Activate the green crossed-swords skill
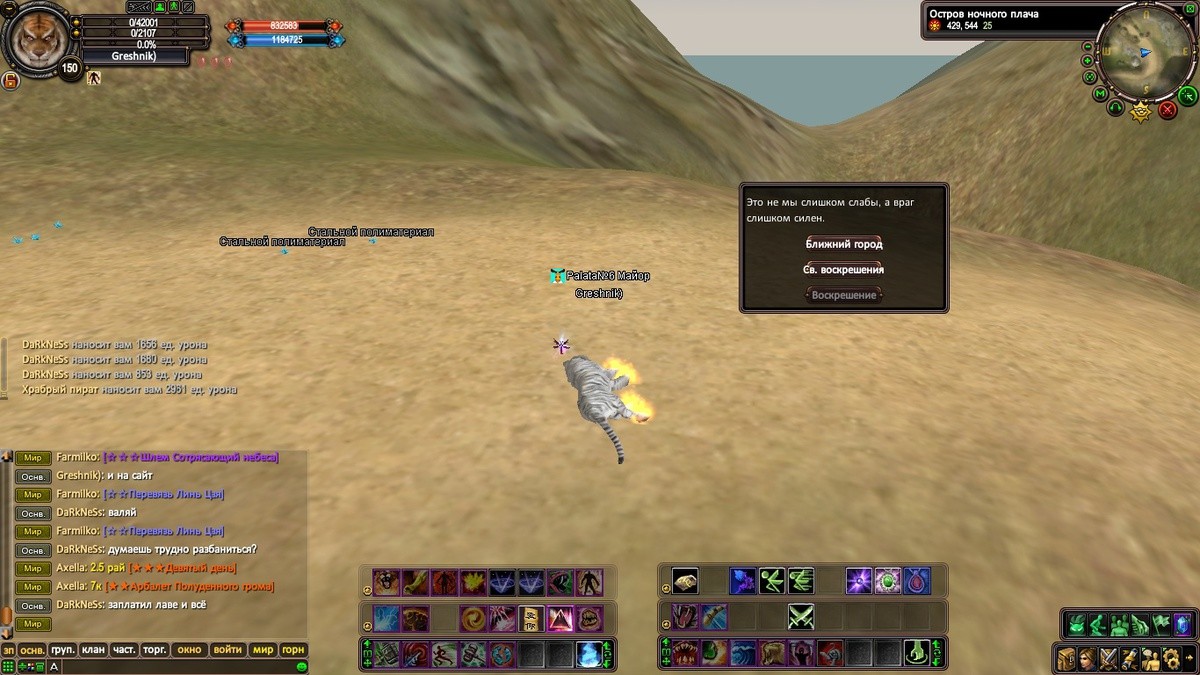 point(800,617)
